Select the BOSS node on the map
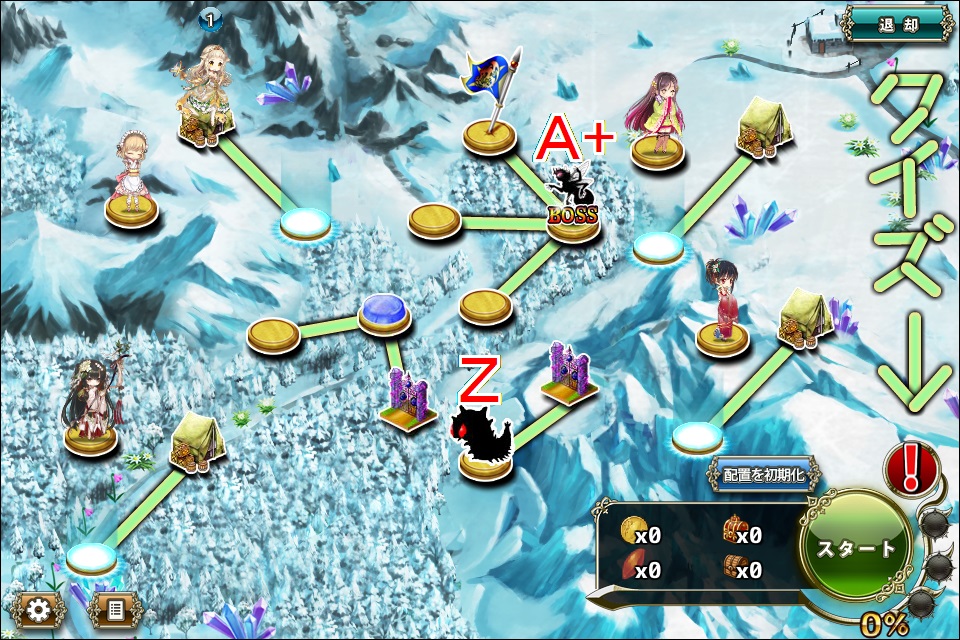960x640 pixels. click(x=572, y=203)
